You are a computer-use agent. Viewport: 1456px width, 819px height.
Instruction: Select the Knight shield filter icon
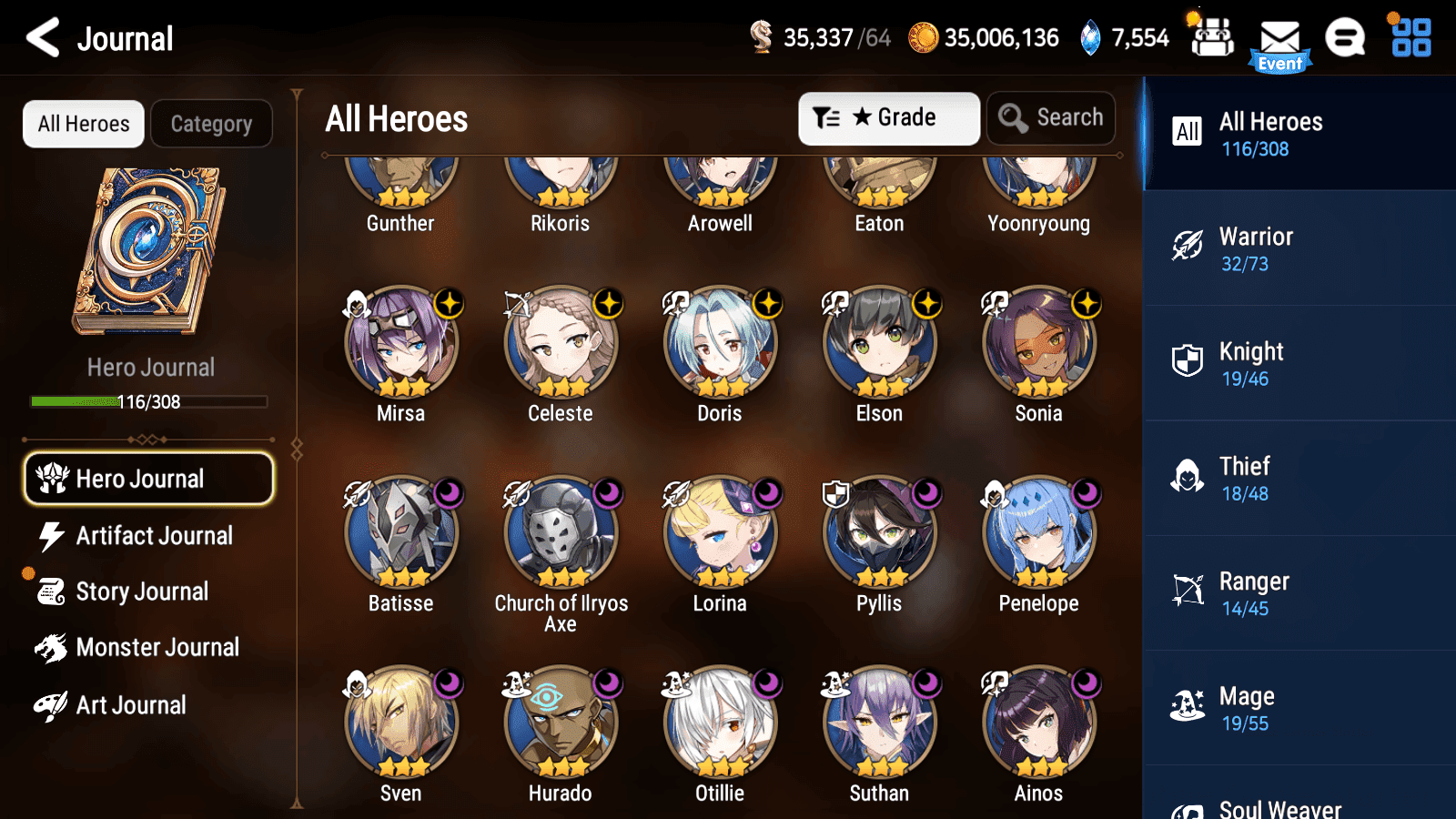[1188, 361]
